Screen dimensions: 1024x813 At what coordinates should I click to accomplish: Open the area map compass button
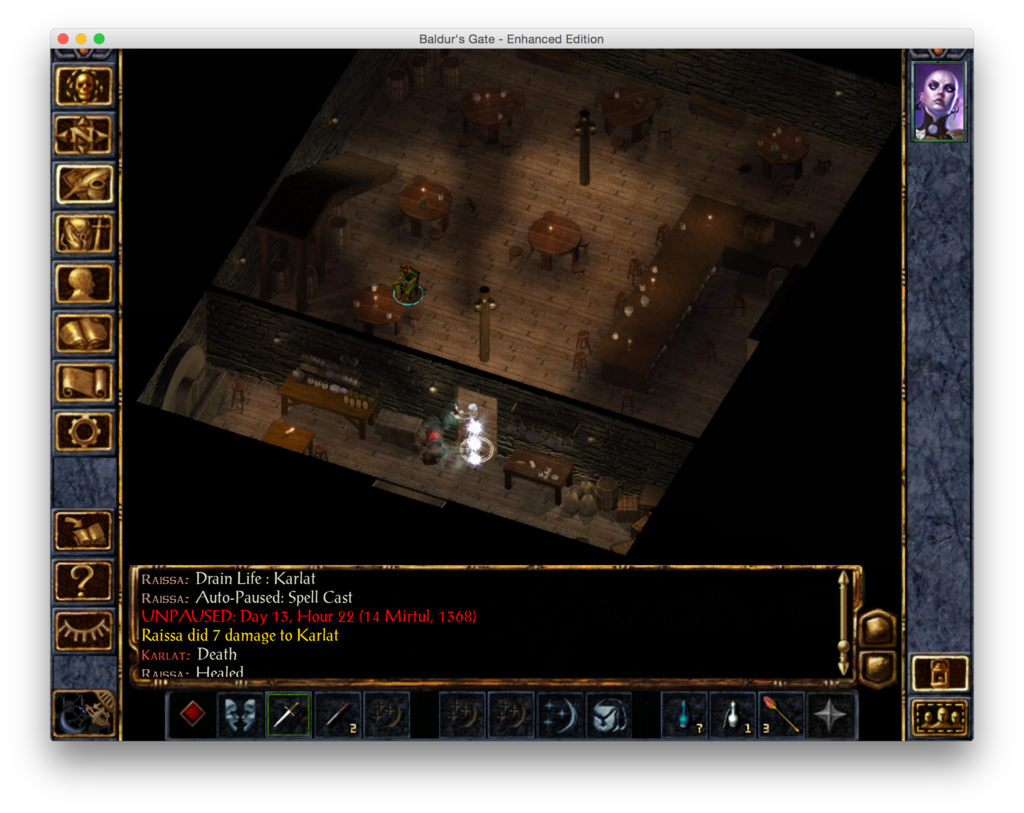point(84,136)
